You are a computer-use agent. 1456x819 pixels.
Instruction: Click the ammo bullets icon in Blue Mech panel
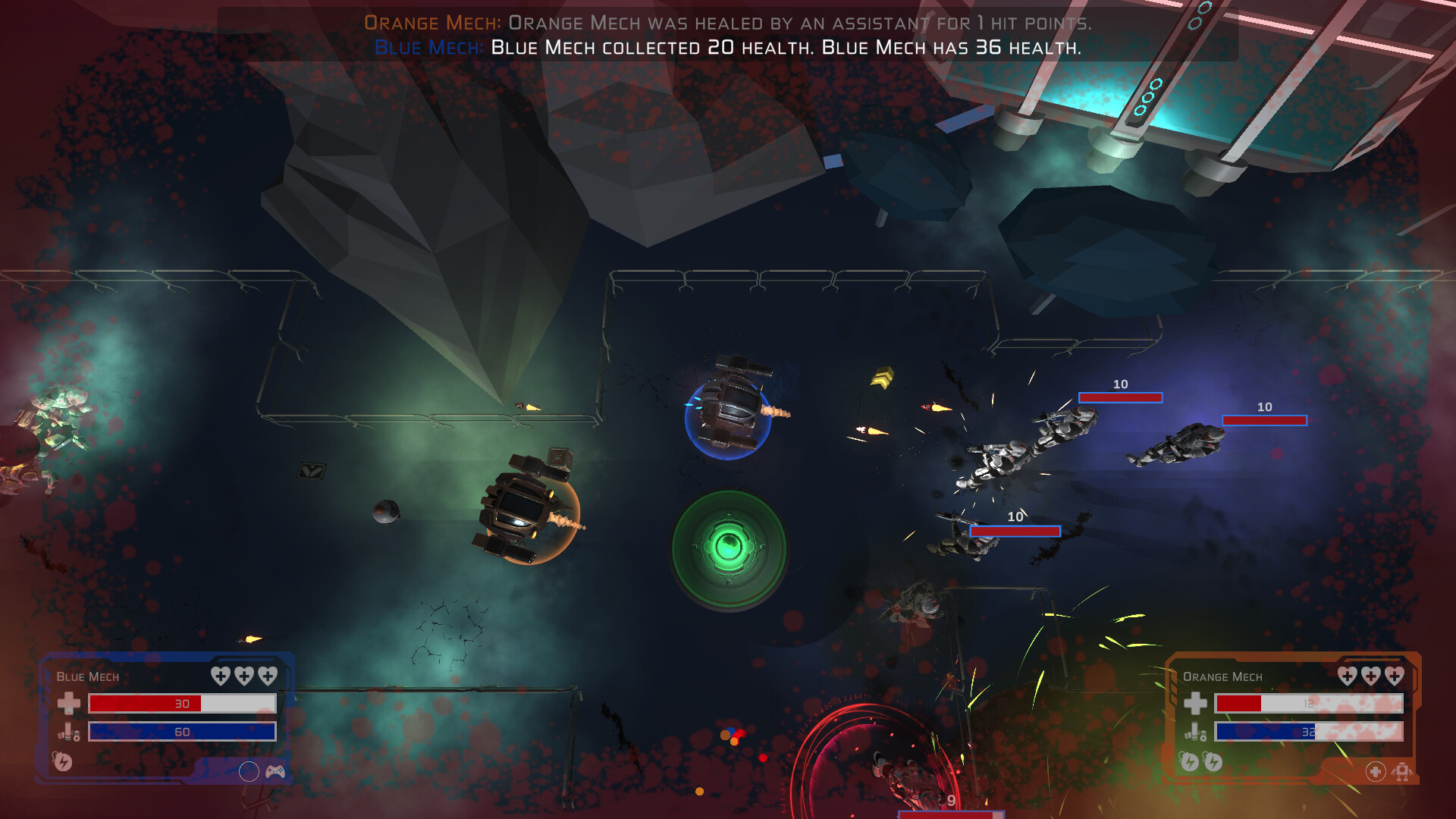tap(67, 733)
